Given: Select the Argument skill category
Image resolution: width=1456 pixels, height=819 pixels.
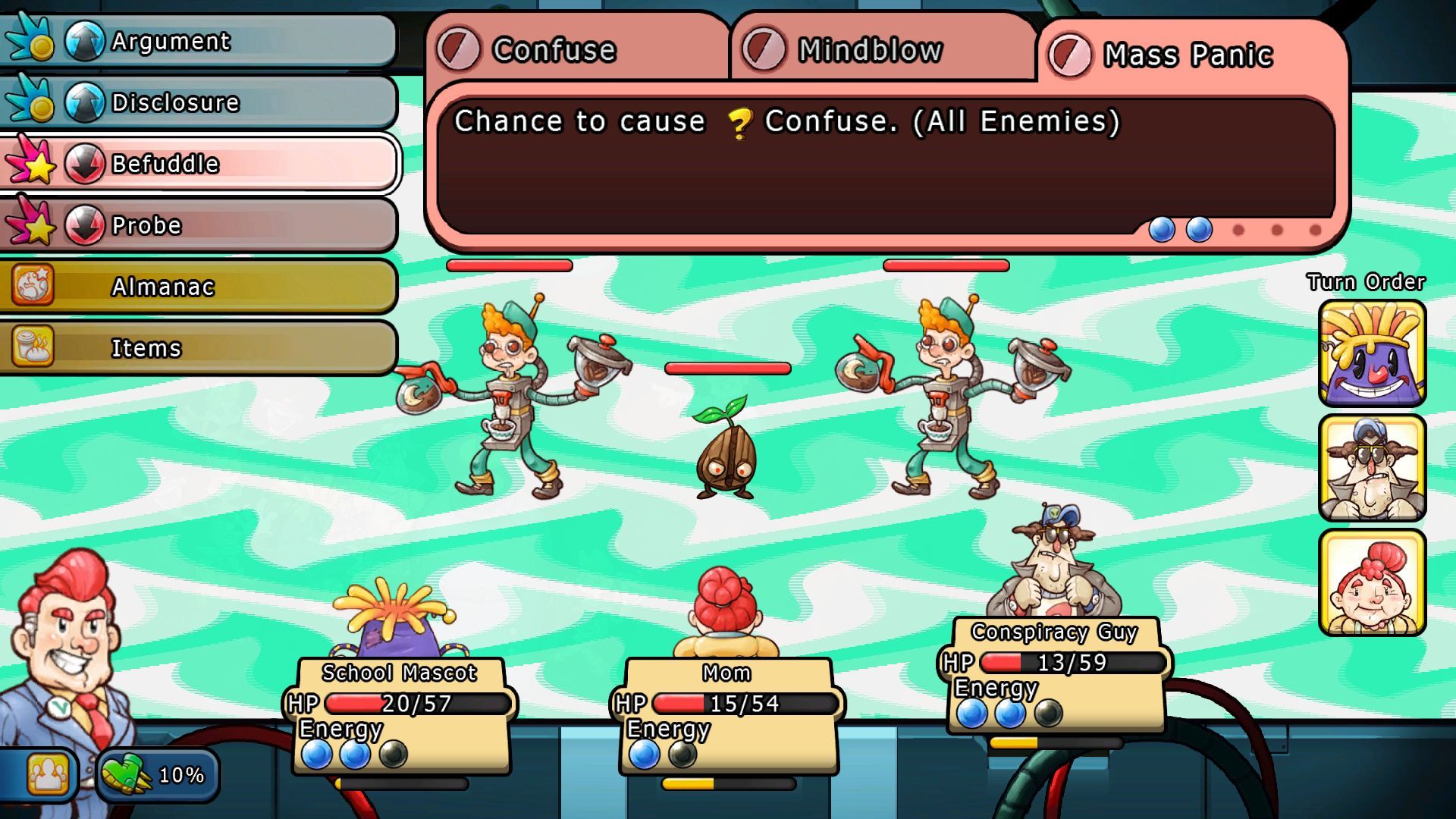Looking at the screenshot, I should click(x=199, y=41).
